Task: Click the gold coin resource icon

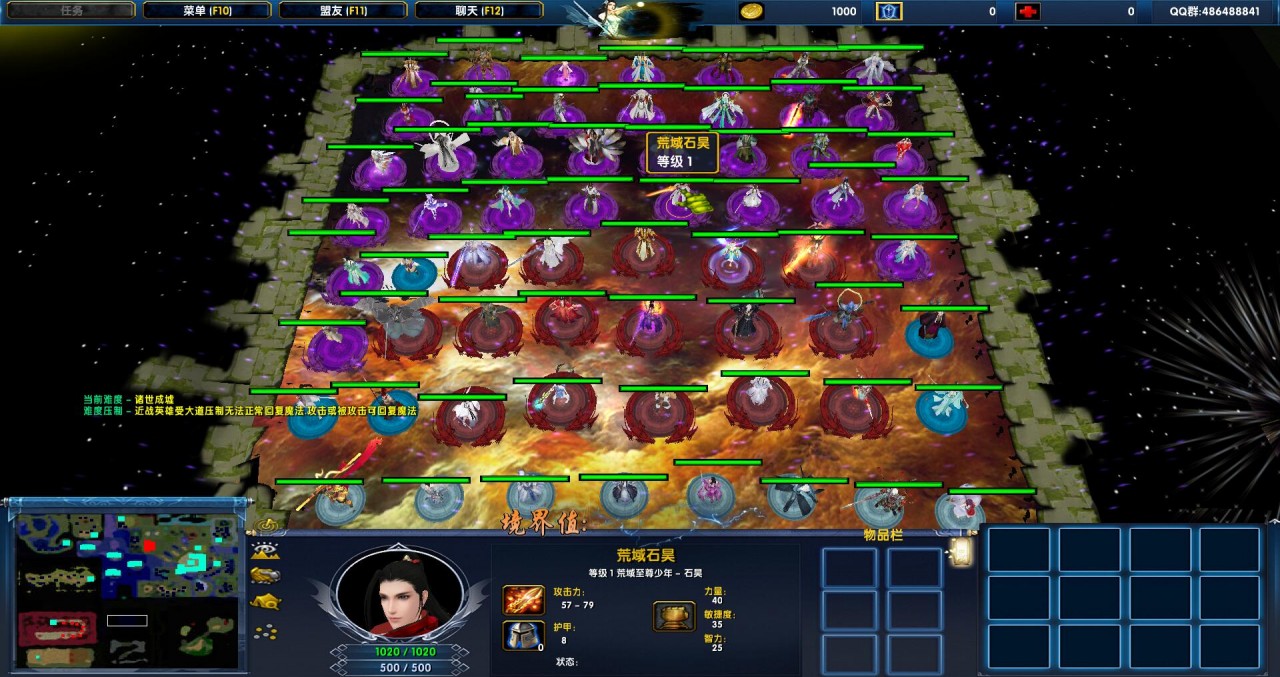Action: tap(751, 11)
